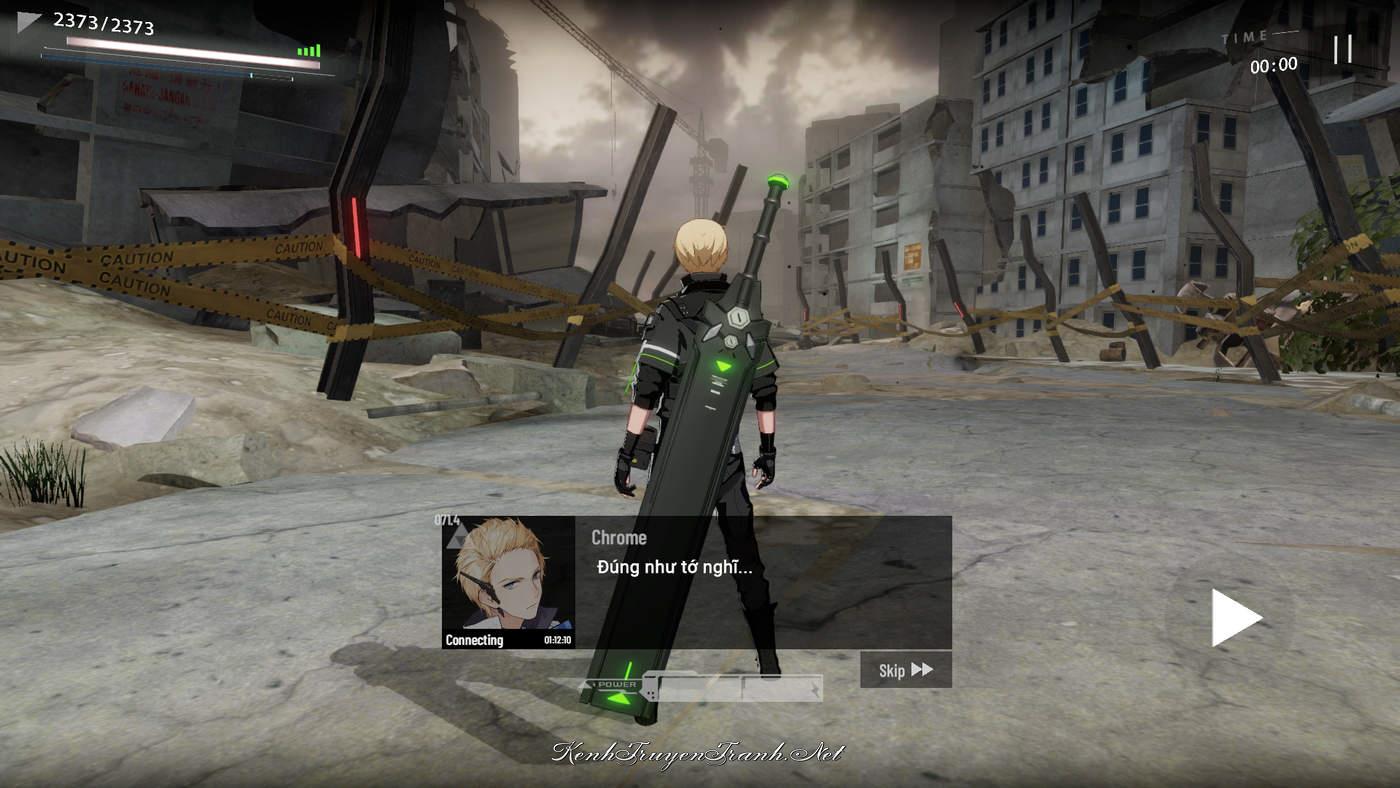Image resolution: width=1400 pixels, height=788 pixels.
Task: Click Chrome's portrait in the dialogue box
Action: 507,580
